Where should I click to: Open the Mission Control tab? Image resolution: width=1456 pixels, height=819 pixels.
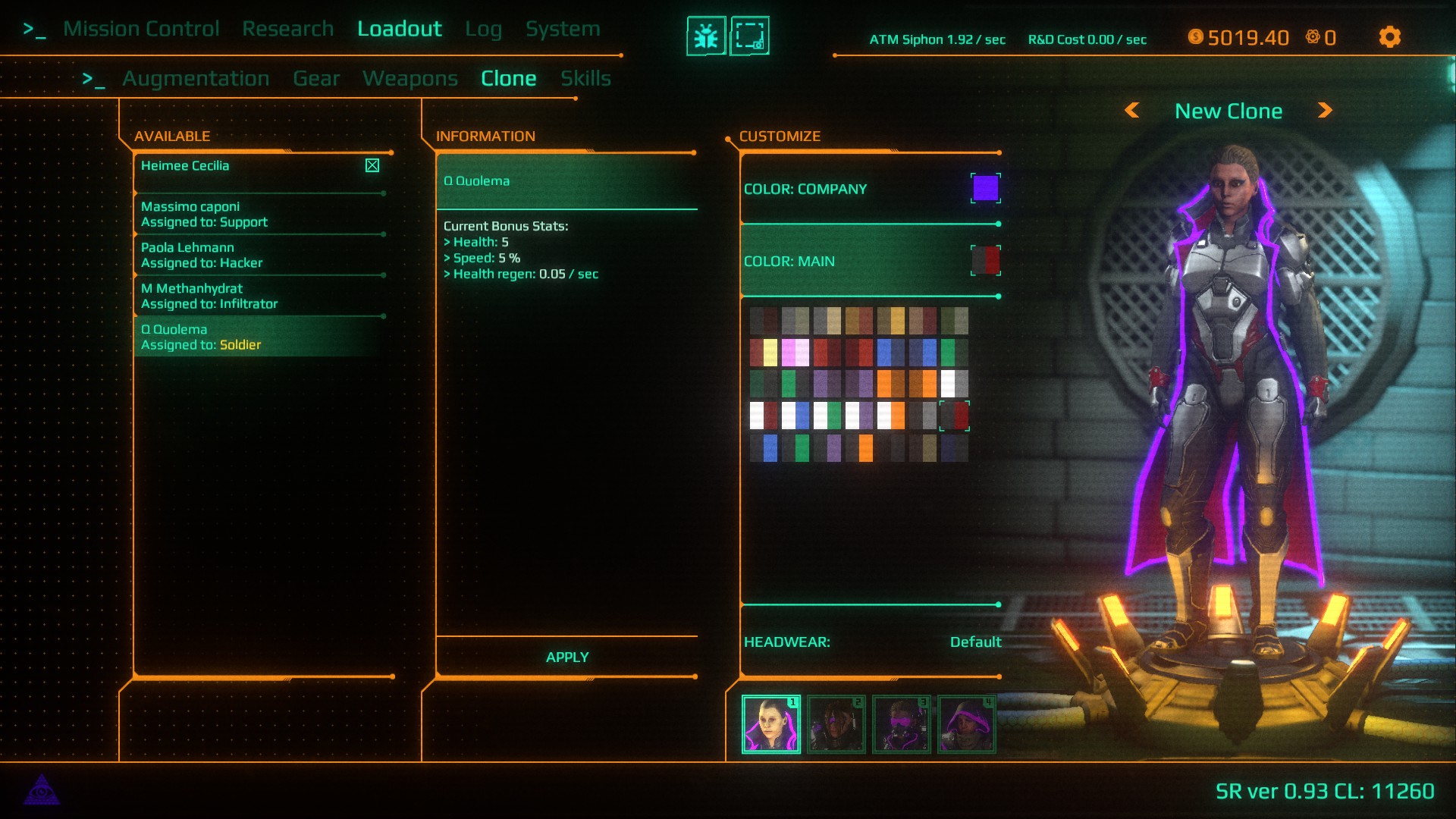[141, 29]
